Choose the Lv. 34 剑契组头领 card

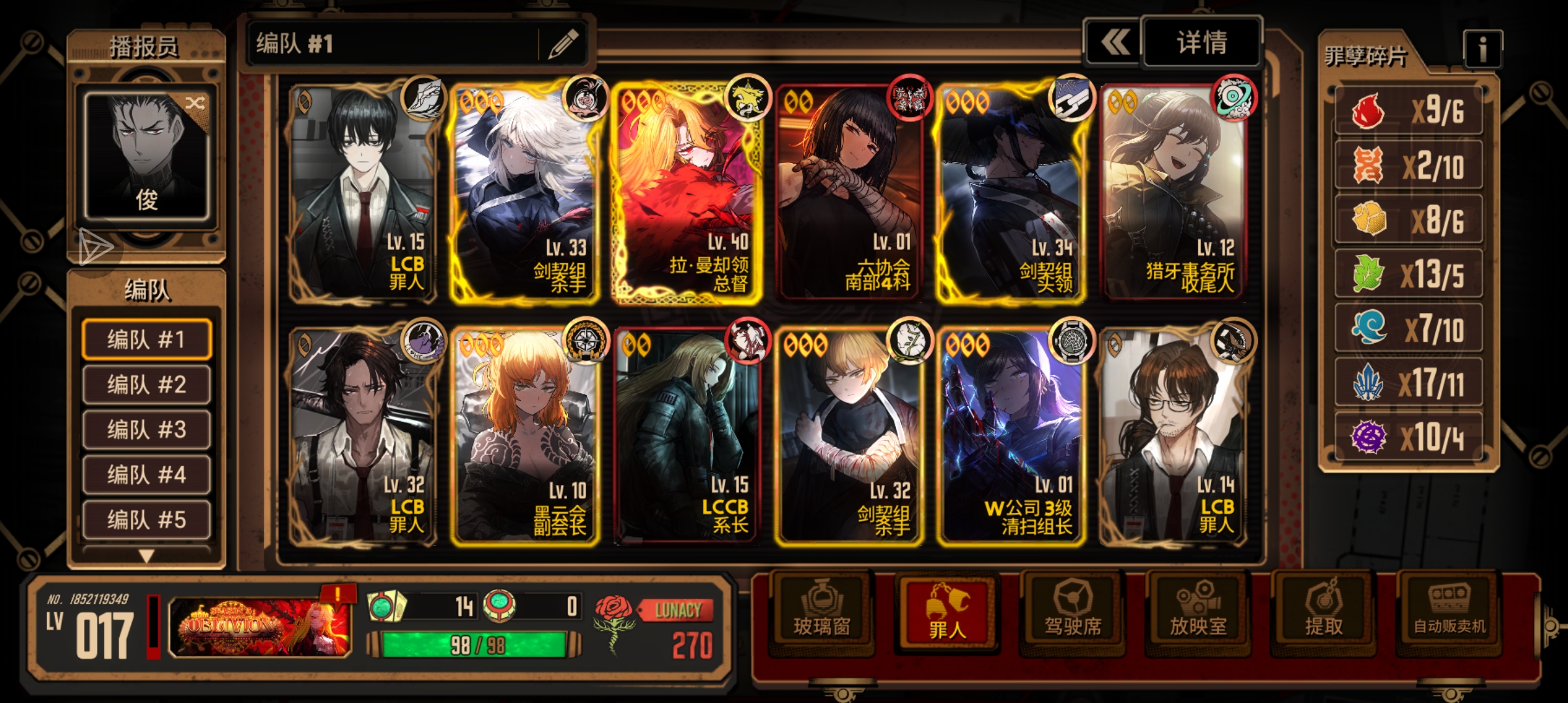pos(1011,193)
